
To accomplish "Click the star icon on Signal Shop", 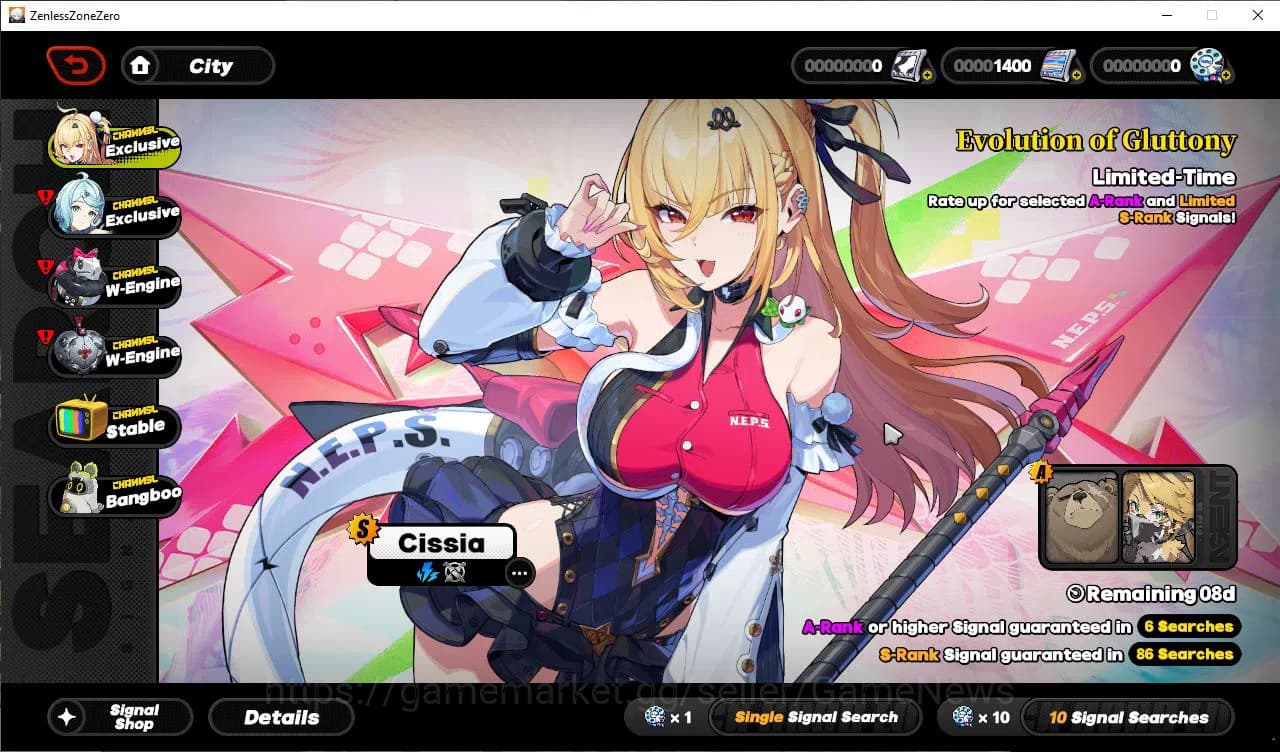I will pyautogui.click(x=66, y=717).
